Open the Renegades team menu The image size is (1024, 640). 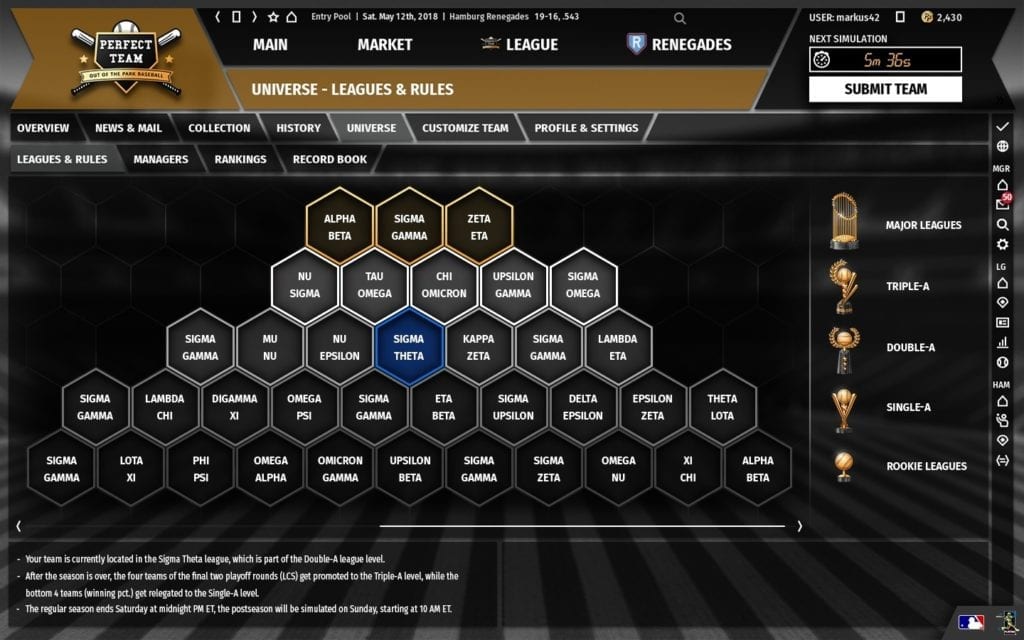point(679,44)
